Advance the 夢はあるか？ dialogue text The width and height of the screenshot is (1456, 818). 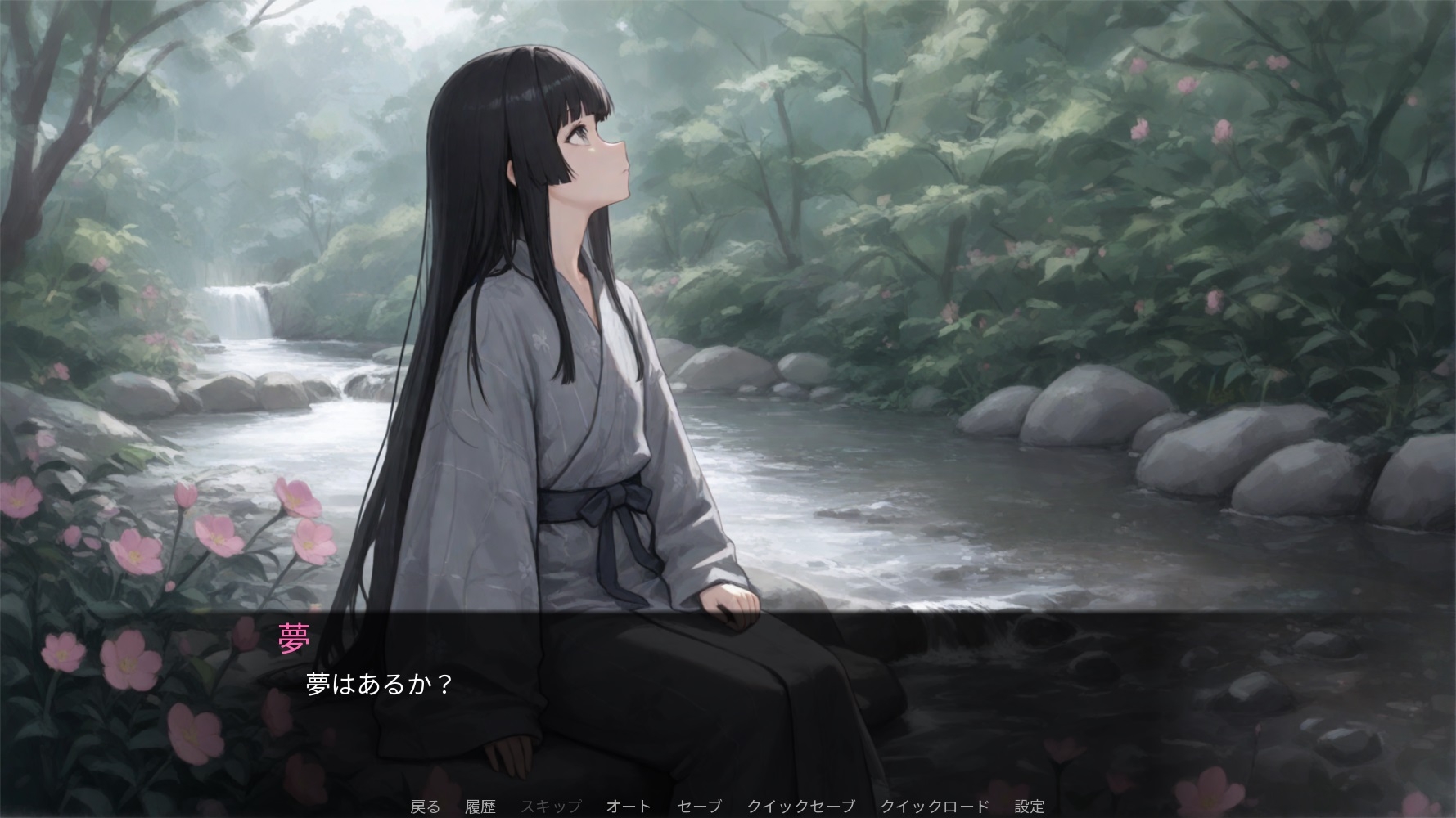[379, 684]
